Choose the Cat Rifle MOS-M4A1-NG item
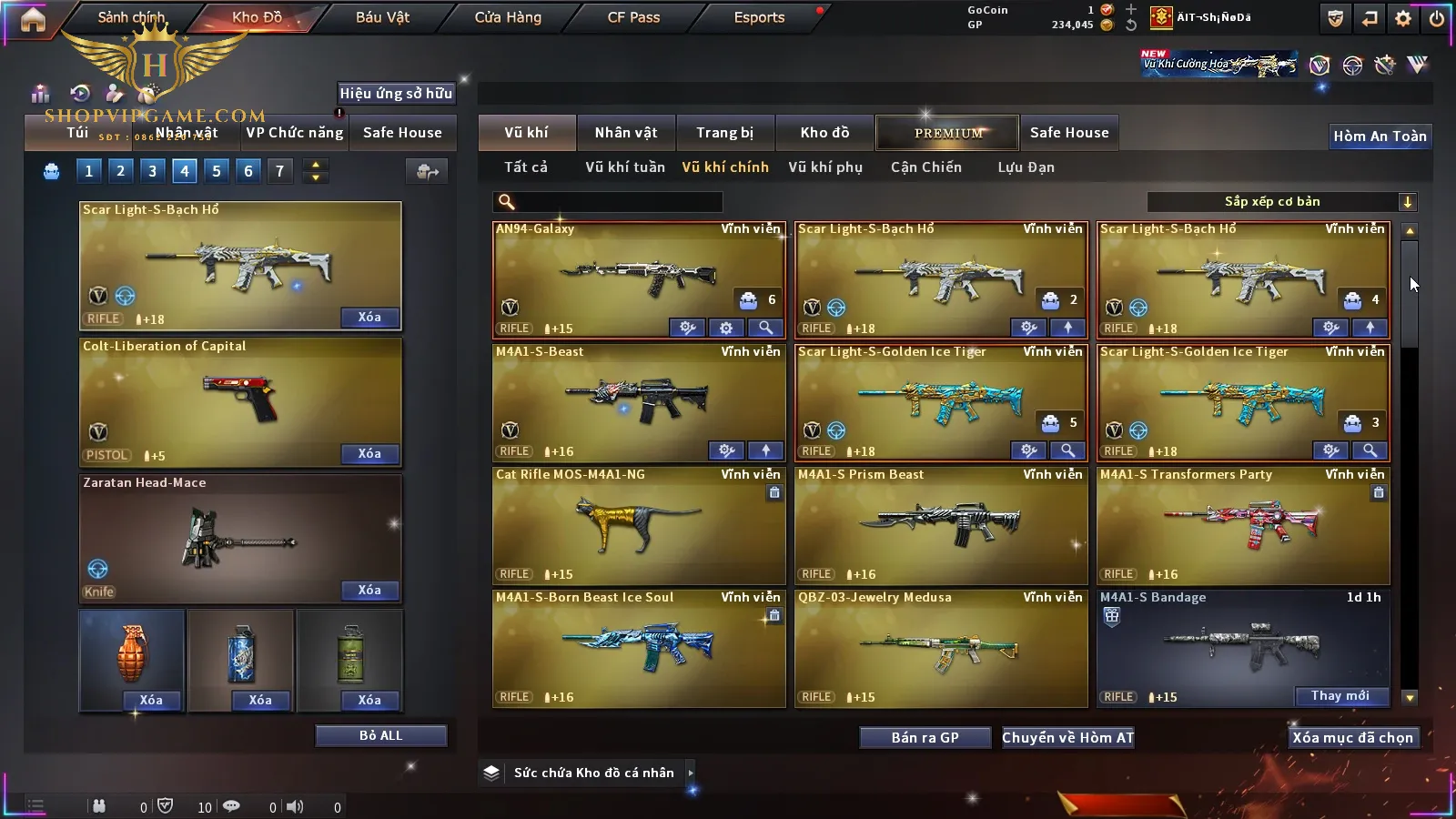The height and width of the screenshot is (819, 1456). click(x=637, y=525)
